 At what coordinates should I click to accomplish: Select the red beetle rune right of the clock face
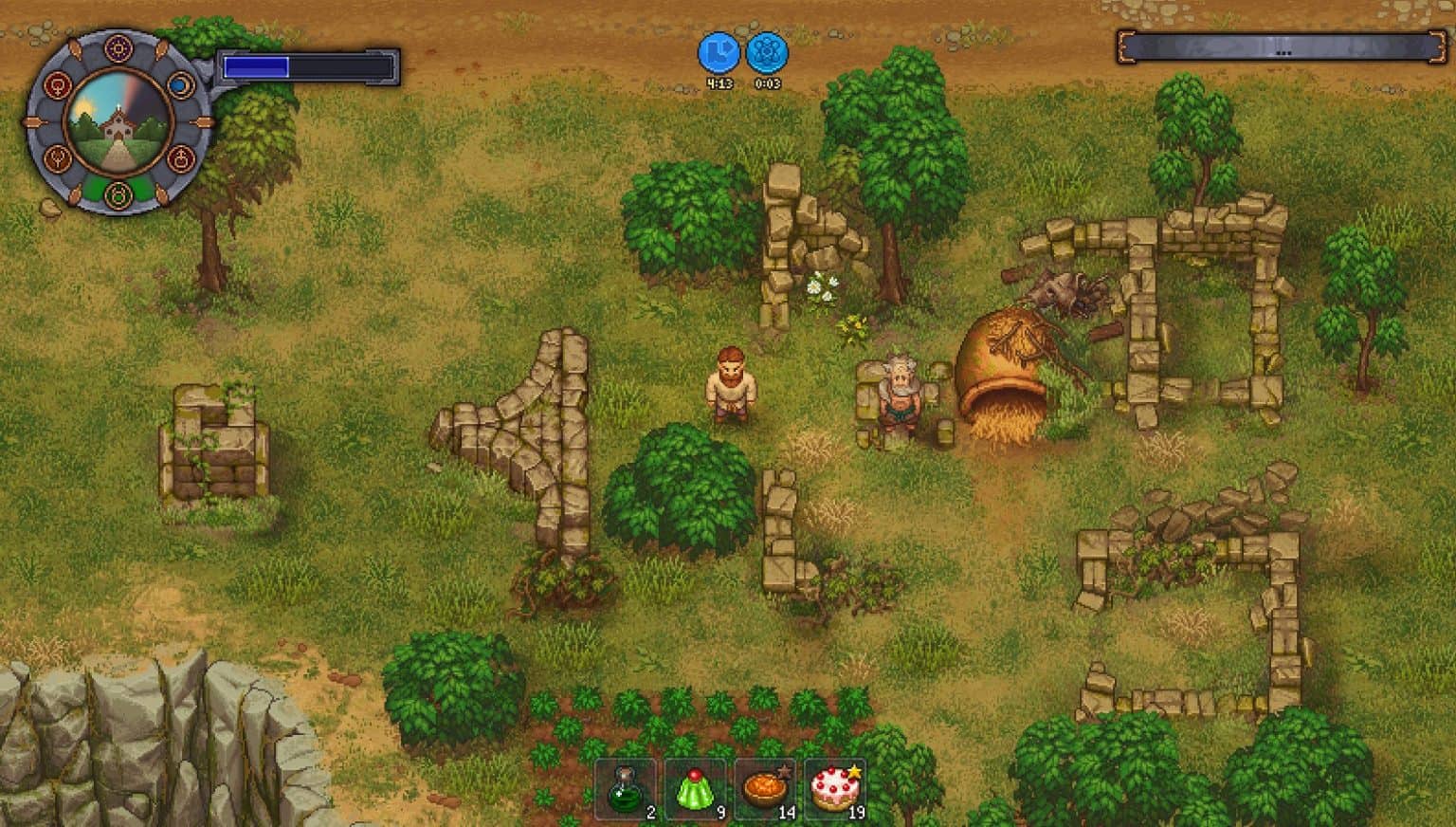coord(179,157)
